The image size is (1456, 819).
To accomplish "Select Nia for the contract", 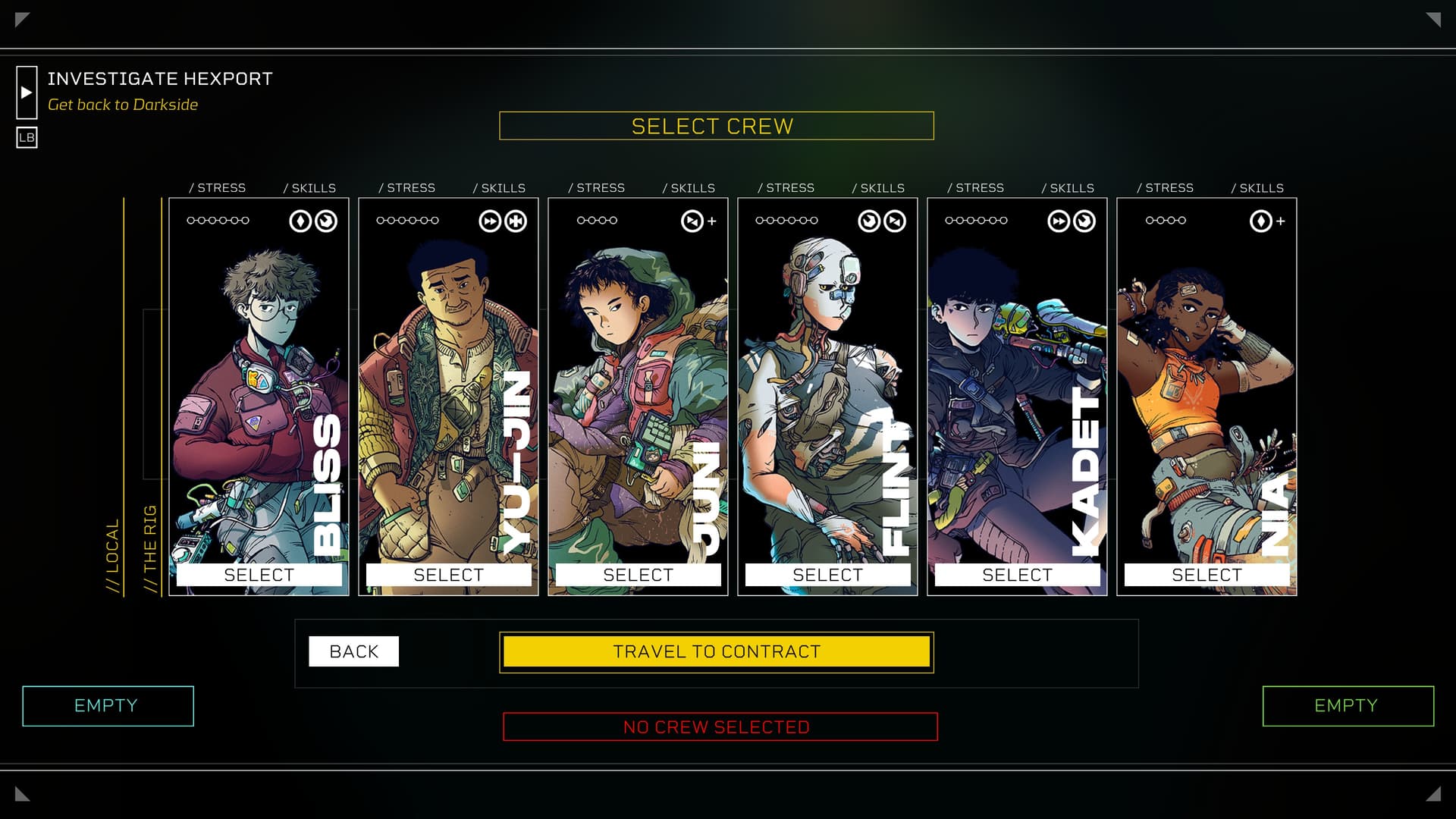I will coord(1207,575).
